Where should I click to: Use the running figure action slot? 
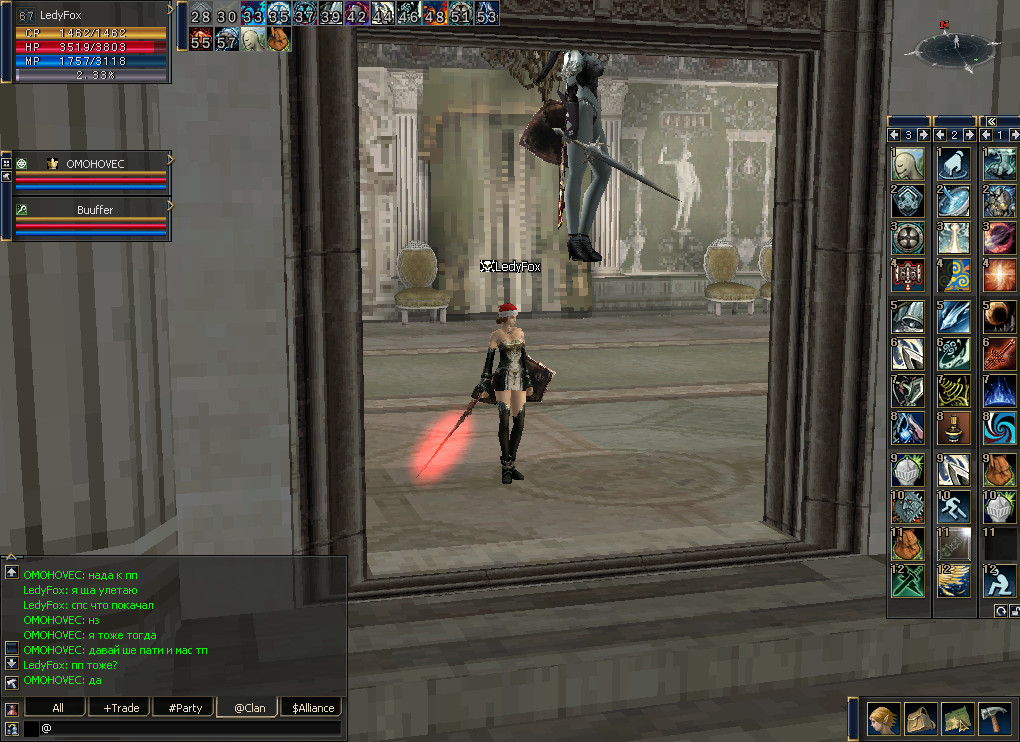point(953,505)
